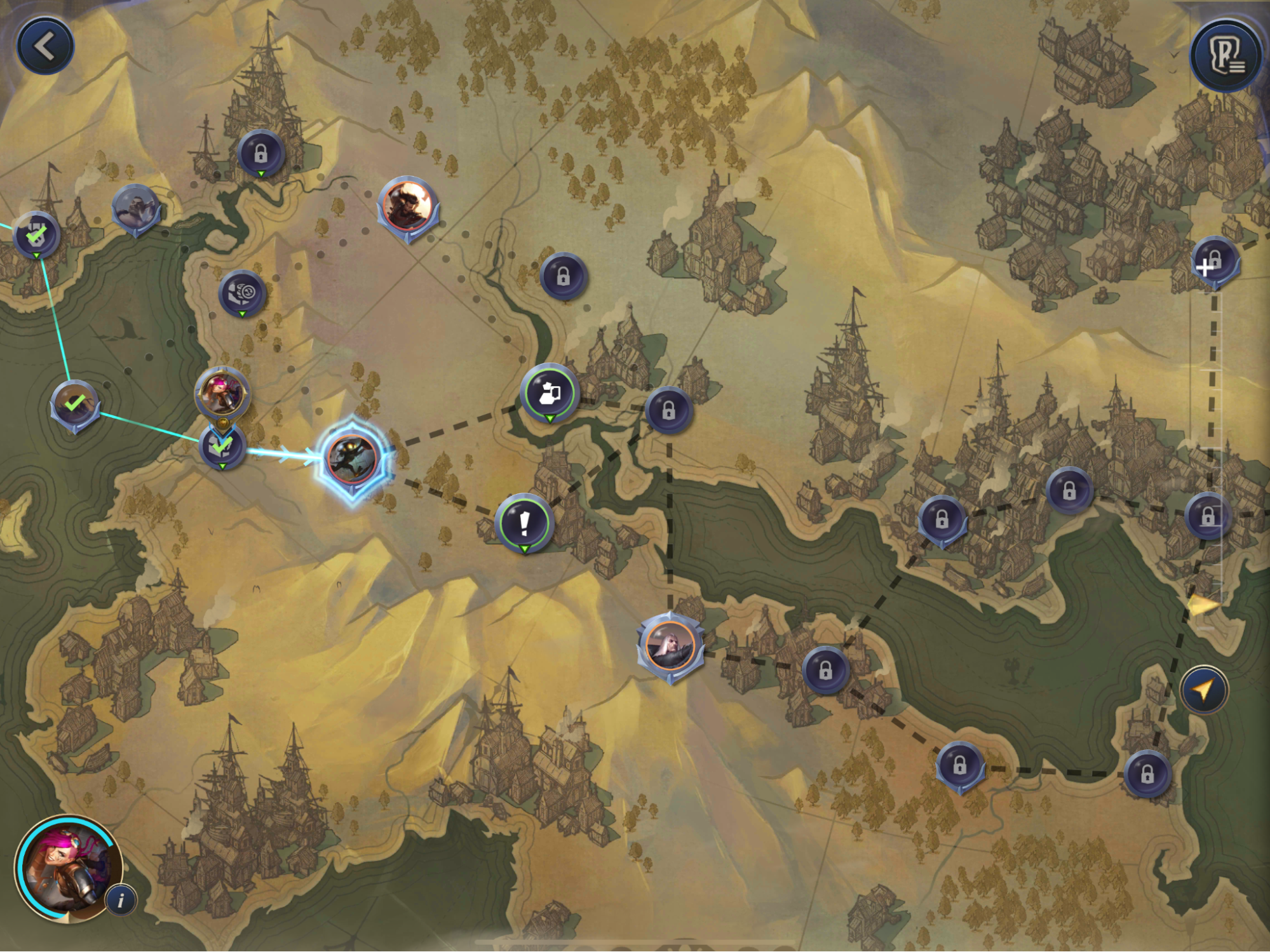The height and width of the screenshot is (952, 1270).
Task: Open the champion info button
Action: [x=121, y=900]
